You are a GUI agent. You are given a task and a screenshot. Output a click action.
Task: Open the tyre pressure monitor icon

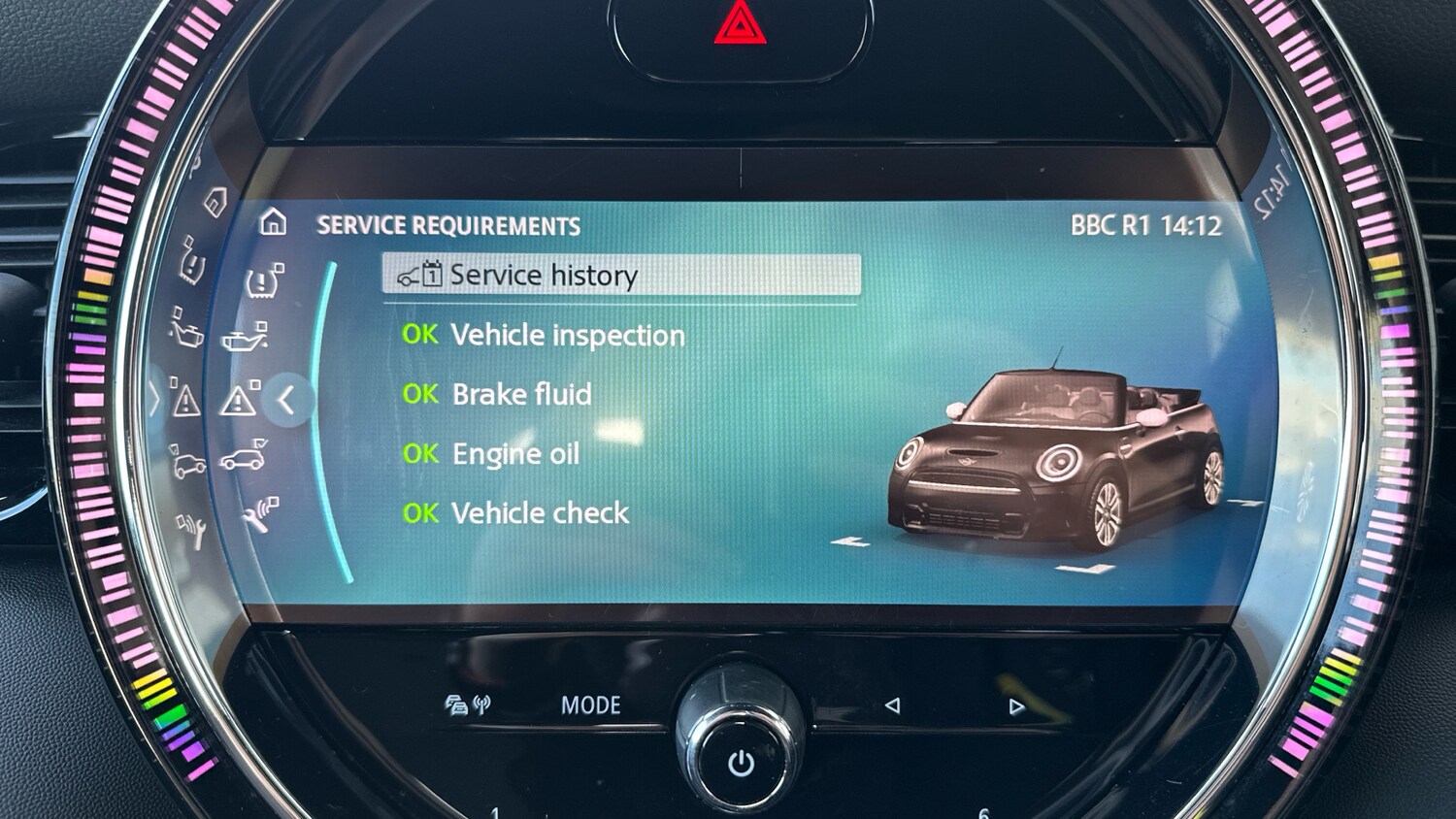263,281
